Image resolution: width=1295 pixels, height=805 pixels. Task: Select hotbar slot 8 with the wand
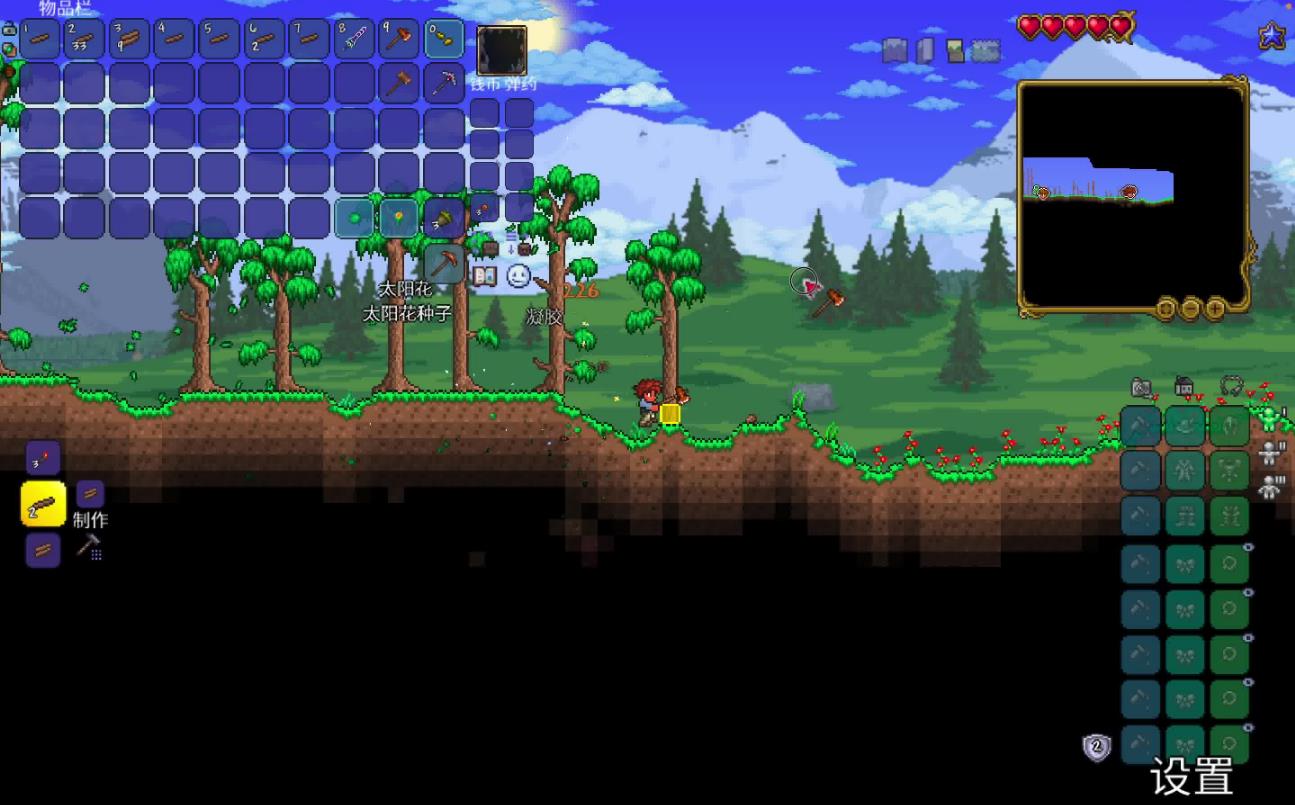click(354, 39)
